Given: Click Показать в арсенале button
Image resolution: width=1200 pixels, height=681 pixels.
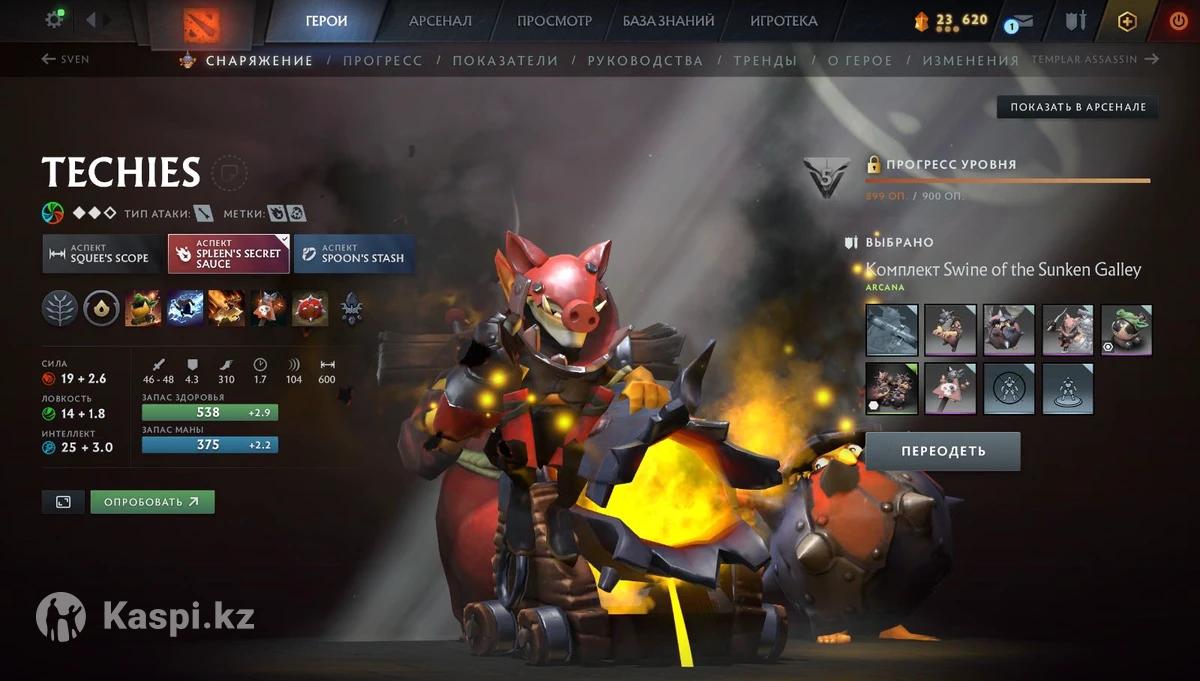Looking at the screenshot, I should click(x=1077, y=107).
